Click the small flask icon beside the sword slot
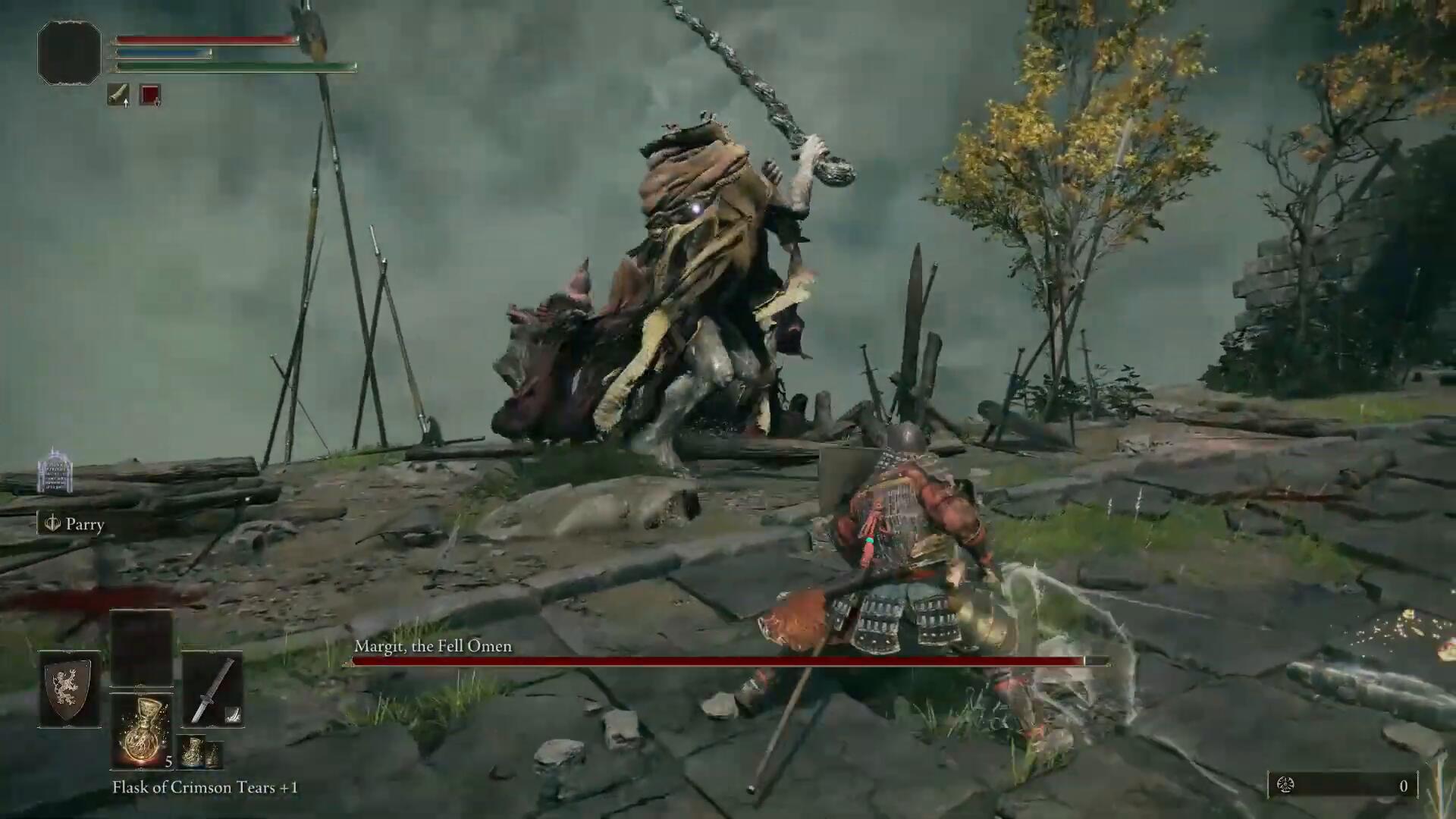Viewport: 1456px width, 819px height. (x=193, y=752)
